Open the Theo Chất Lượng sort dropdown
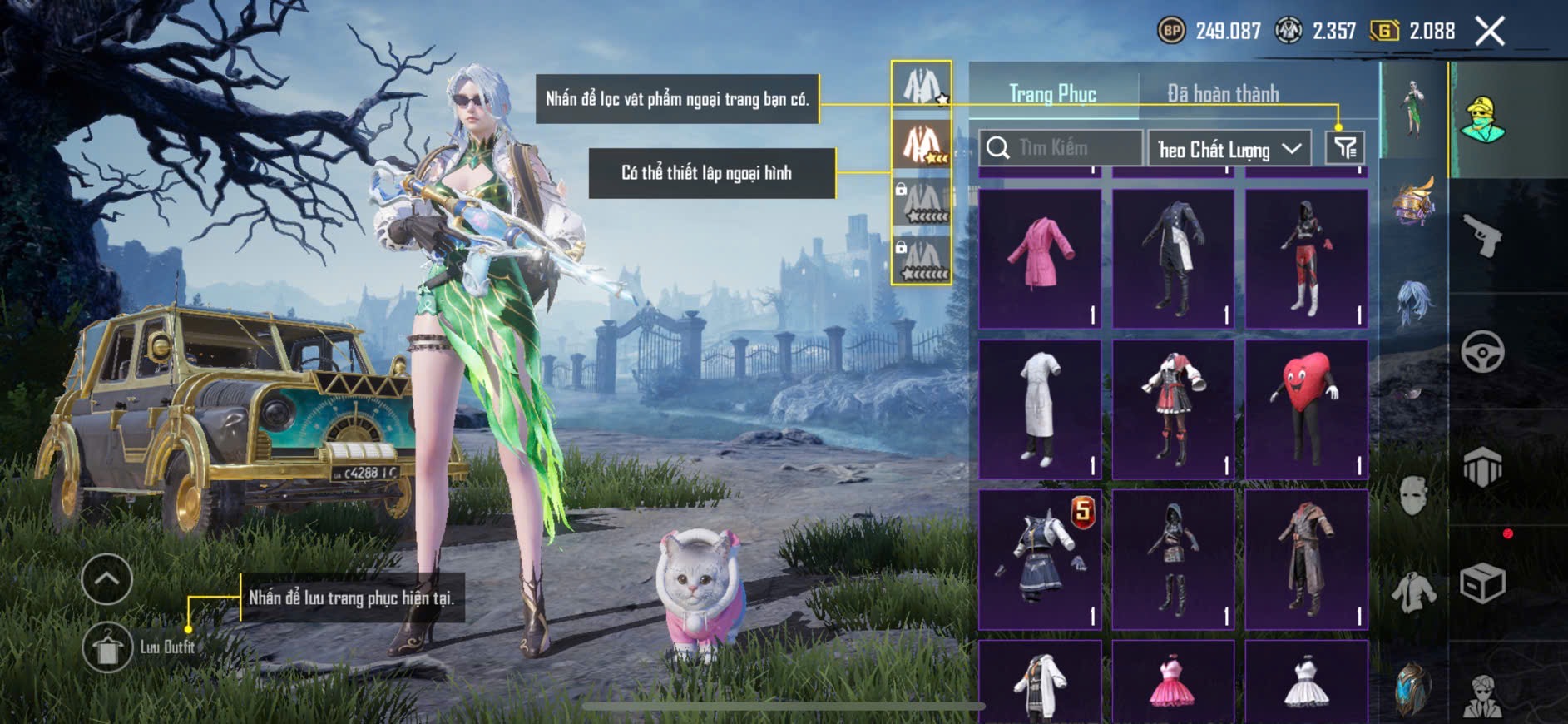This screenshot has width=1568, height=724. 1229,149
